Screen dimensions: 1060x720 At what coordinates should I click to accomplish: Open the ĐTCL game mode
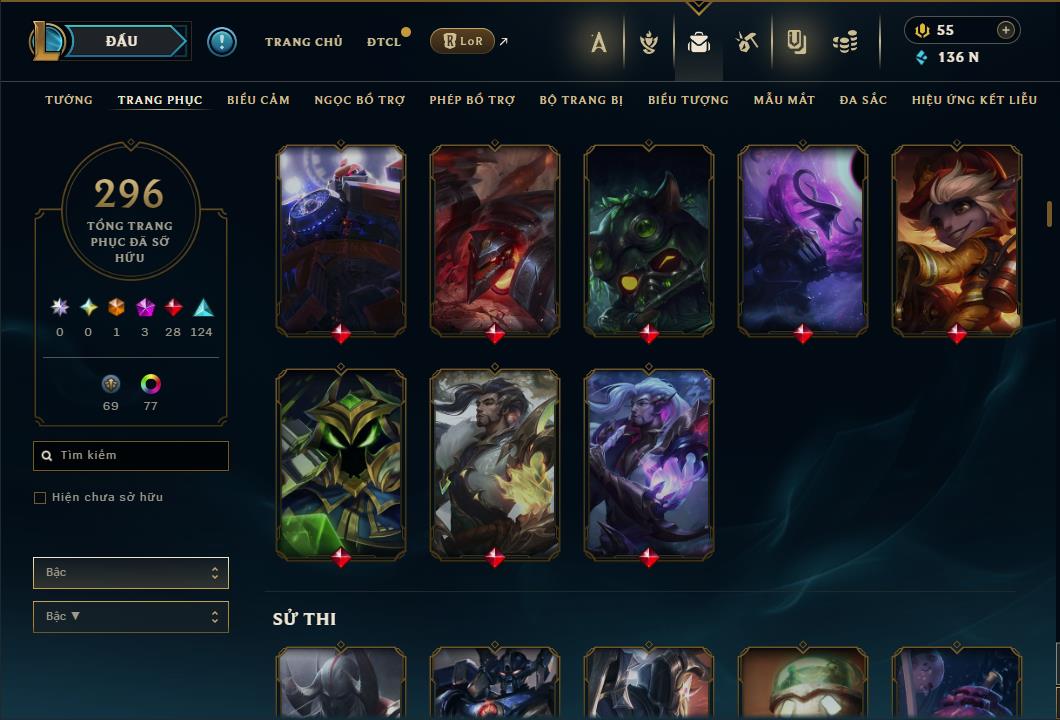coord(383,42)
